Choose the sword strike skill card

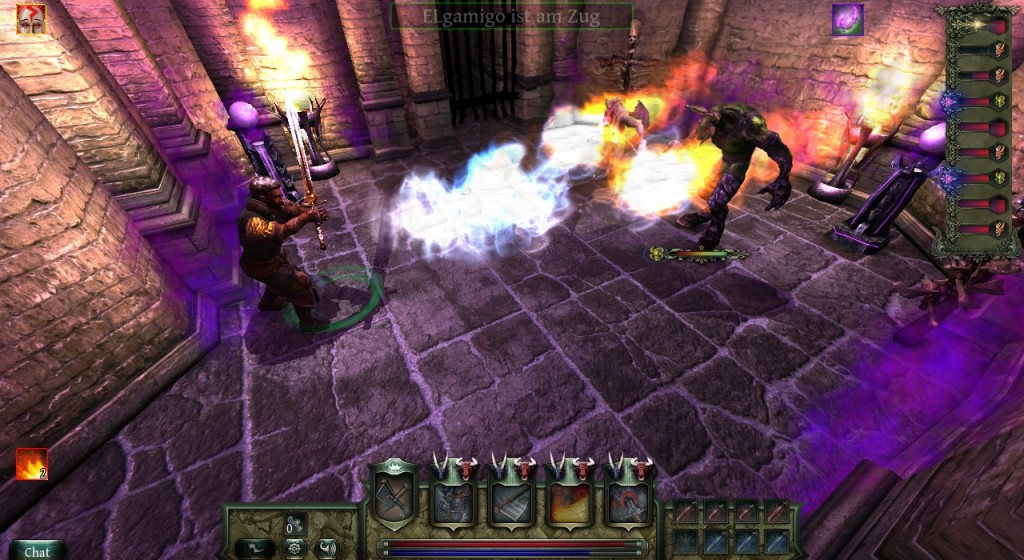tap(512, 499)
